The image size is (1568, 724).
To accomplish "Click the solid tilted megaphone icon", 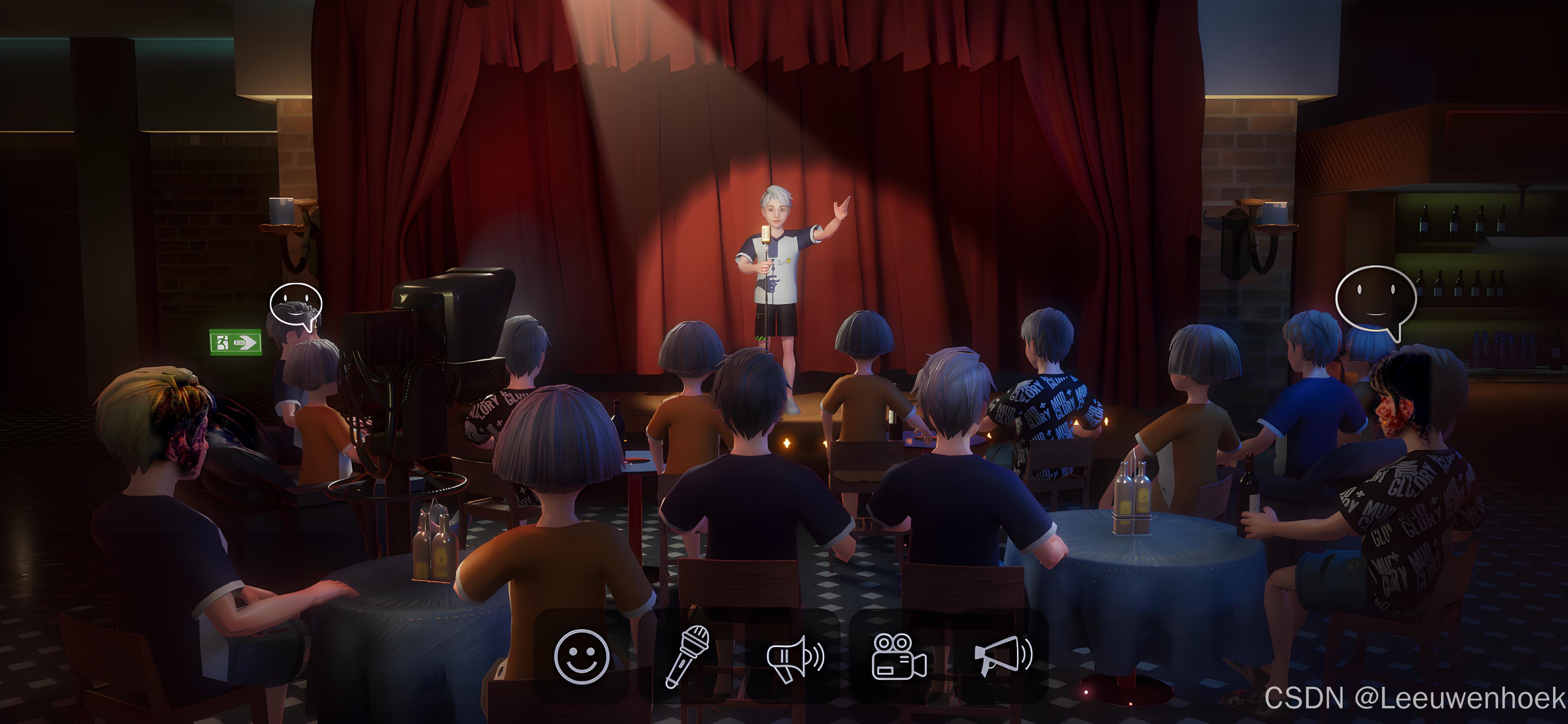I will pyautogui.click(x=1002, y=655).
